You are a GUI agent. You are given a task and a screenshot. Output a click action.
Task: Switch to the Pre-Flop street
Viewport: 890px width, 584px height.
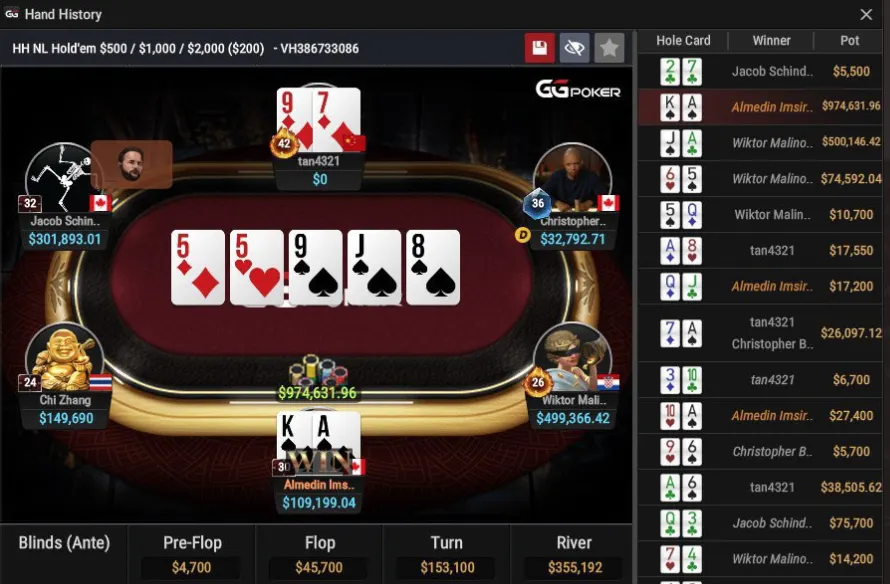pyautogui.click(x=192, y=554)
